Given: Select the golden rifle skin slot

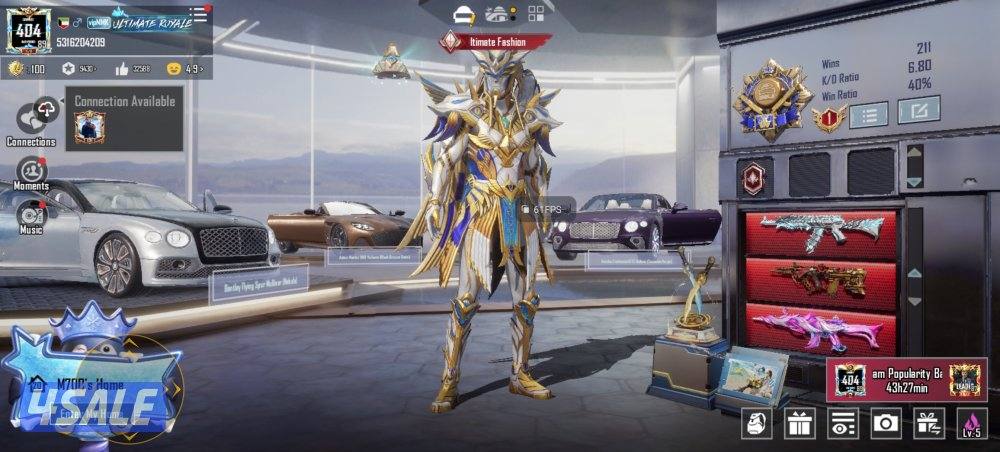Looking at the screenshot, I should (x=819, y=280).
